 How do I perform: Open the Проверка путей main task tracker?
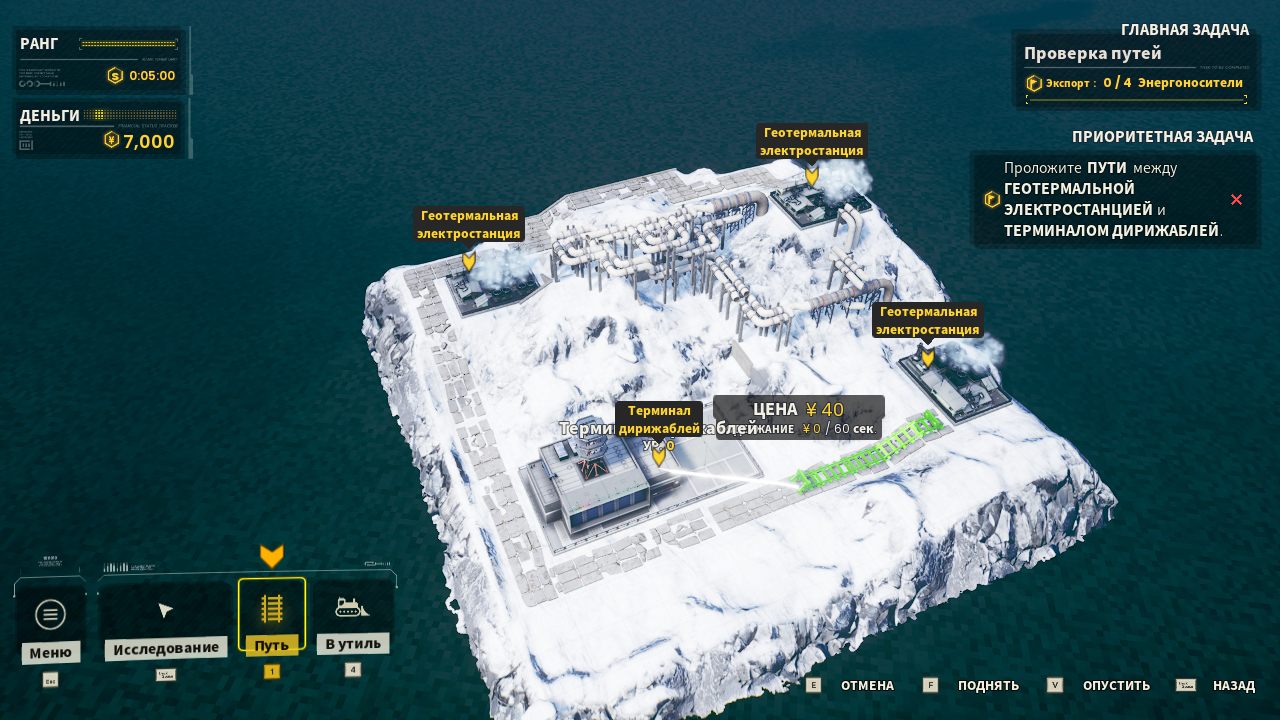click(1137, 68)
